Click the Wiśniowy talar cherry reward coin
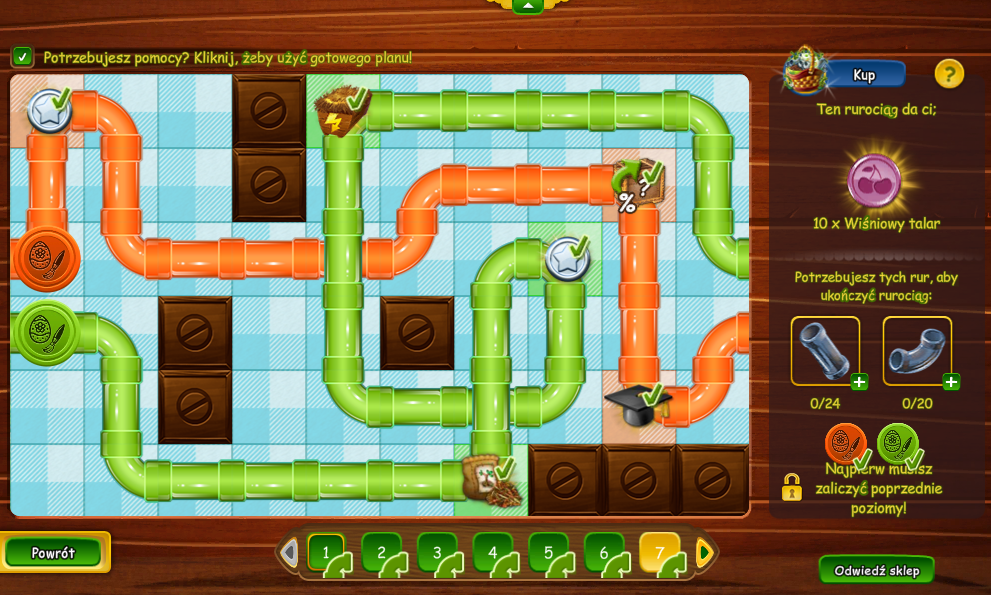The width and height of the screenshot is (991, 595). (875, 181)
